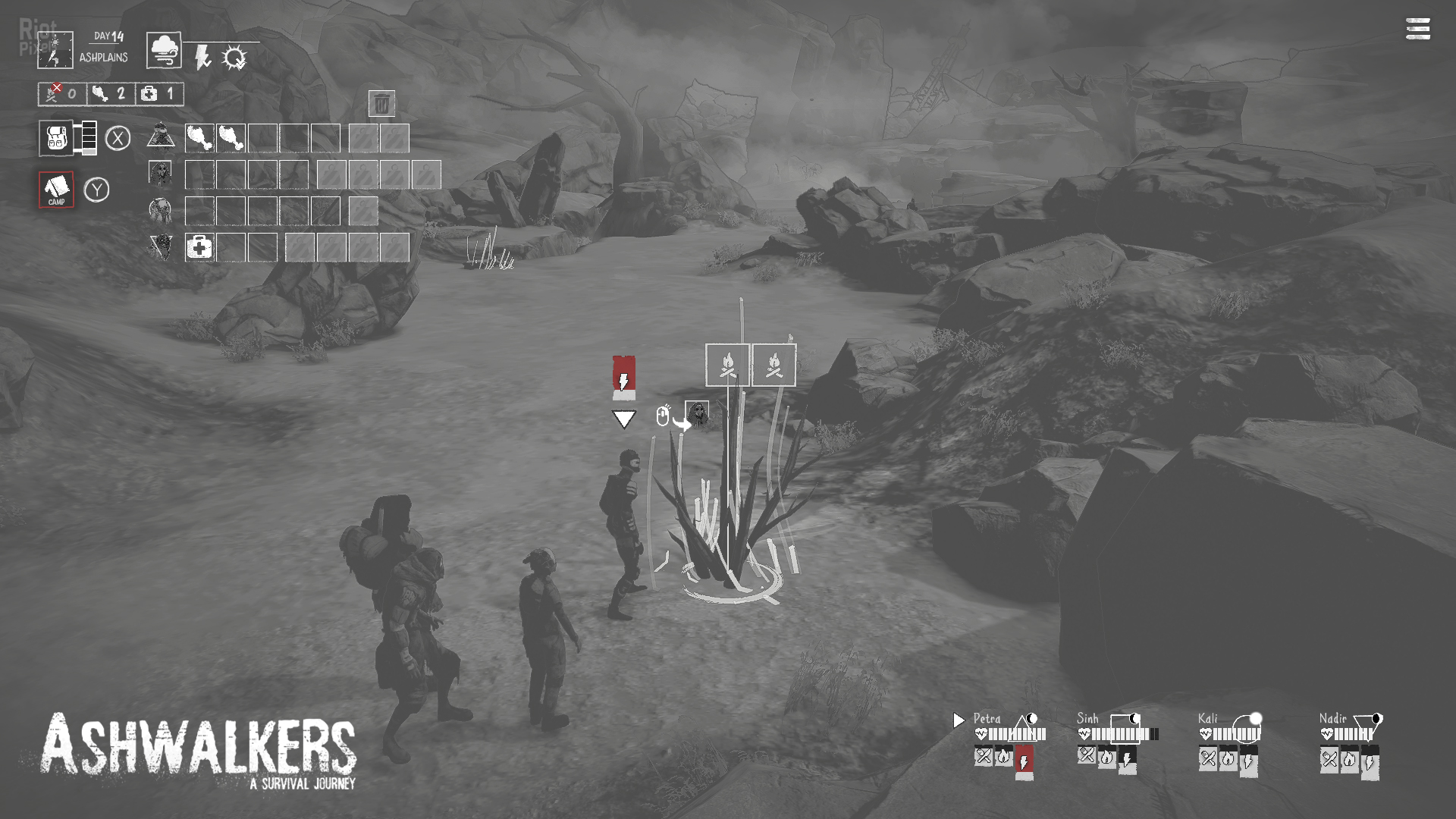The height and width of the screenshot is (819, 1456).
Task: Click the day clock icon
Action: (55, 49)
